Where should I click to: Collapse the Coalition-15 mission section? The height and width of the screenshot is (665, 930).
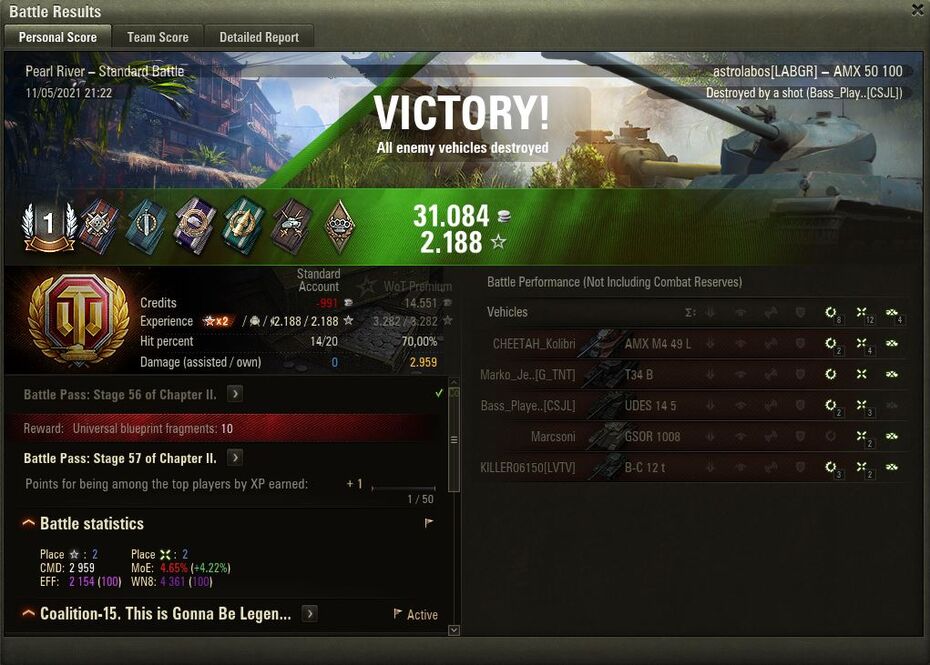click(x=28, y=613)
